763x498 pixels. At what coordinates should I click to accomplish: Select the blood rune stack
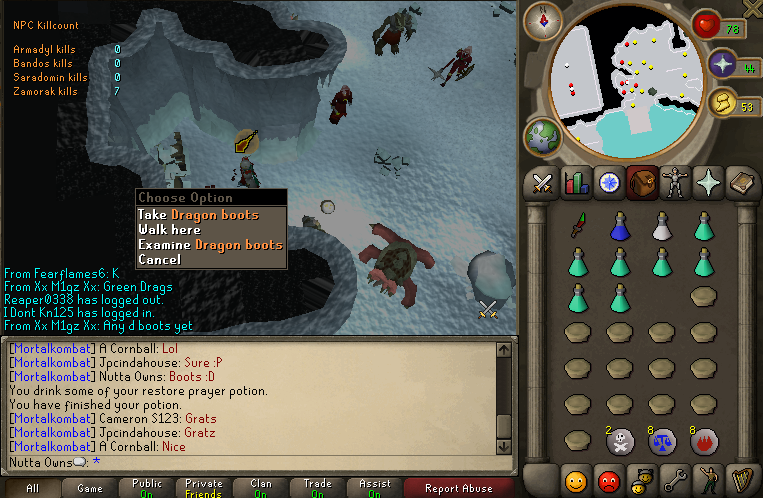(705, 441)
